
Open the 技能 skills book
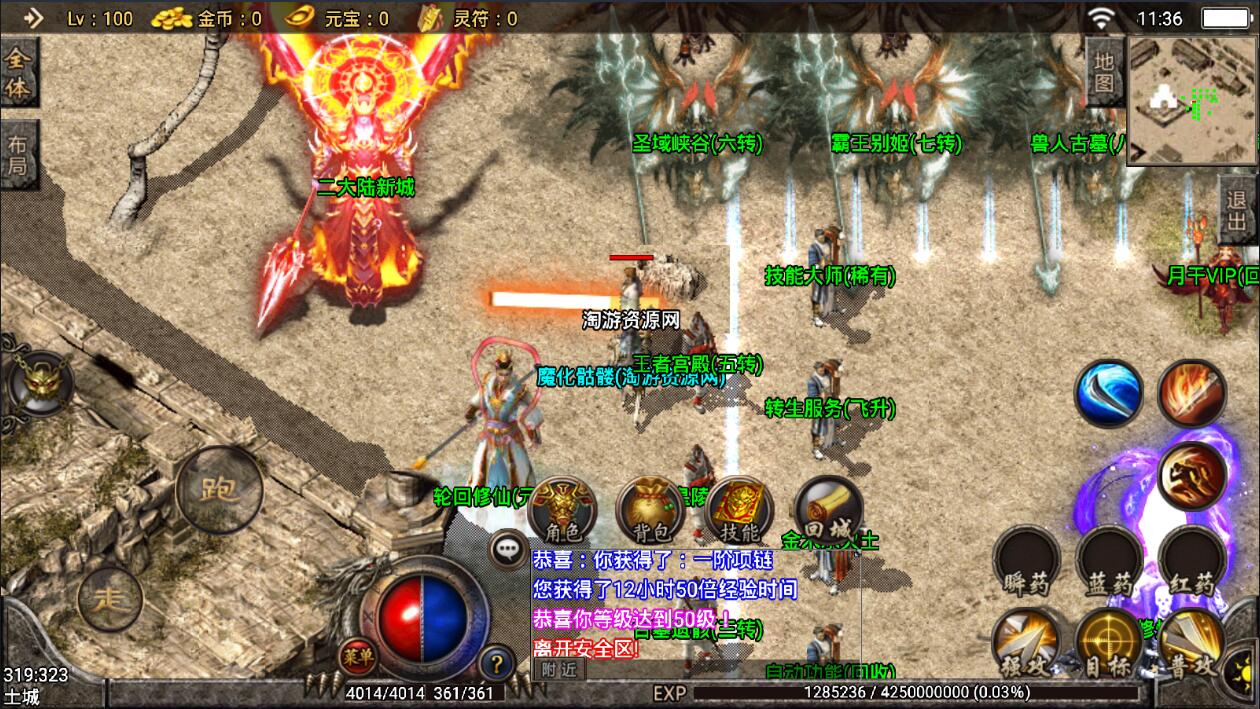click(x=738, y=510)
